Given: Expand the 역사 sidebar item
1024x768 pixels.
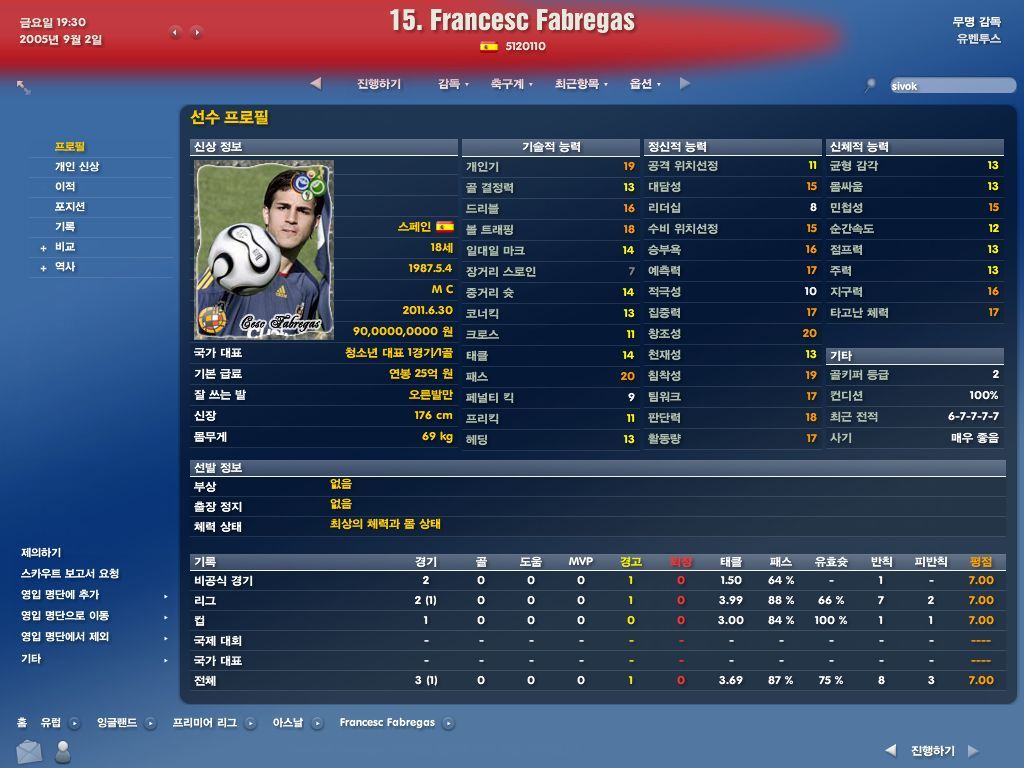Looking at the screenshot, I should click(x=65, y=267).
